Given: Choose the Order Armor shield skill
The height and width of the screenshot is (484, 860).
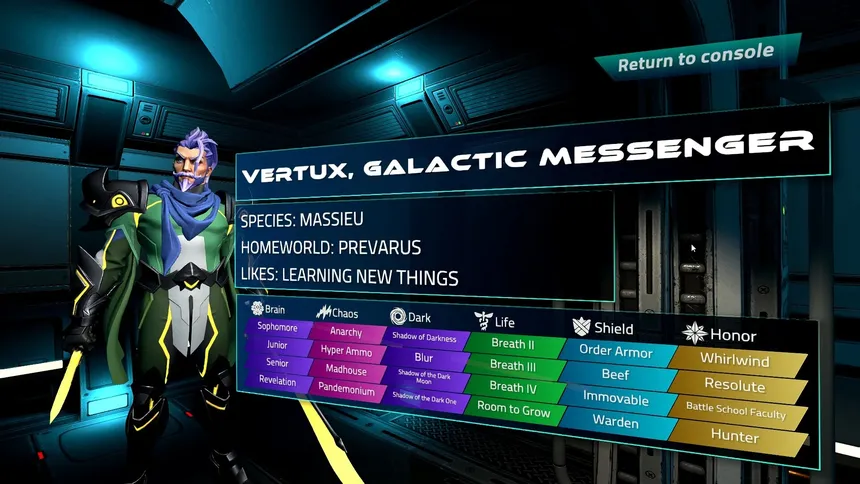Looking at the screenshot, I should pos(615,352).
